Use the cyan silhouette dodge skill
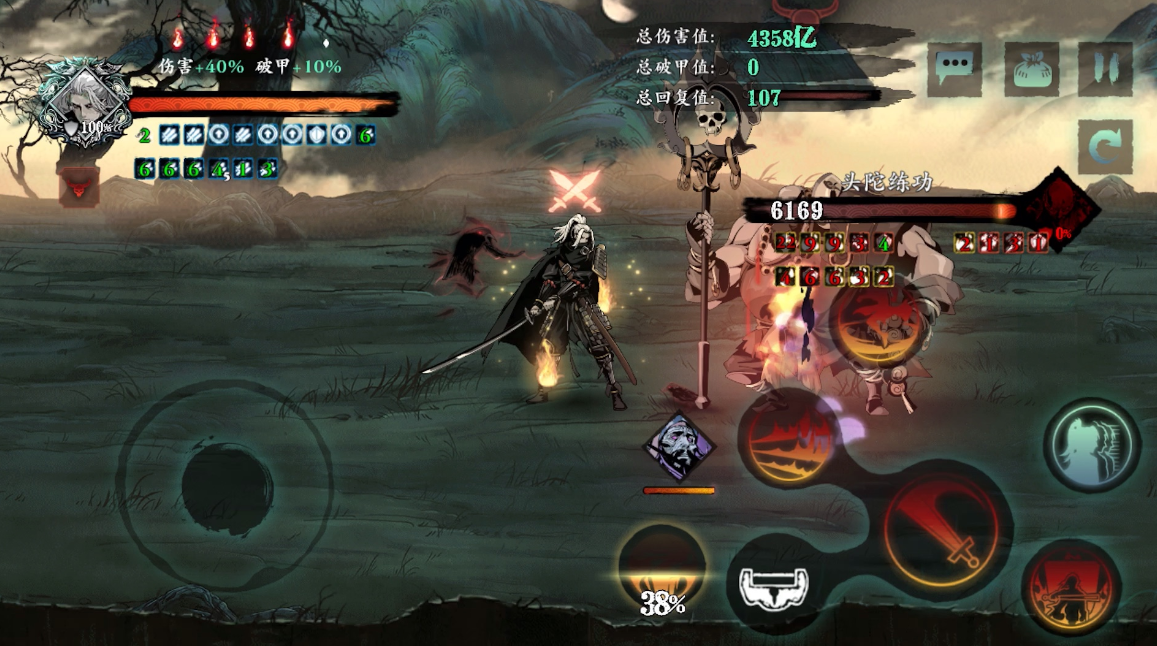Image resolution: width=1157 pixels, height=646 pixels. point(1091,445)
